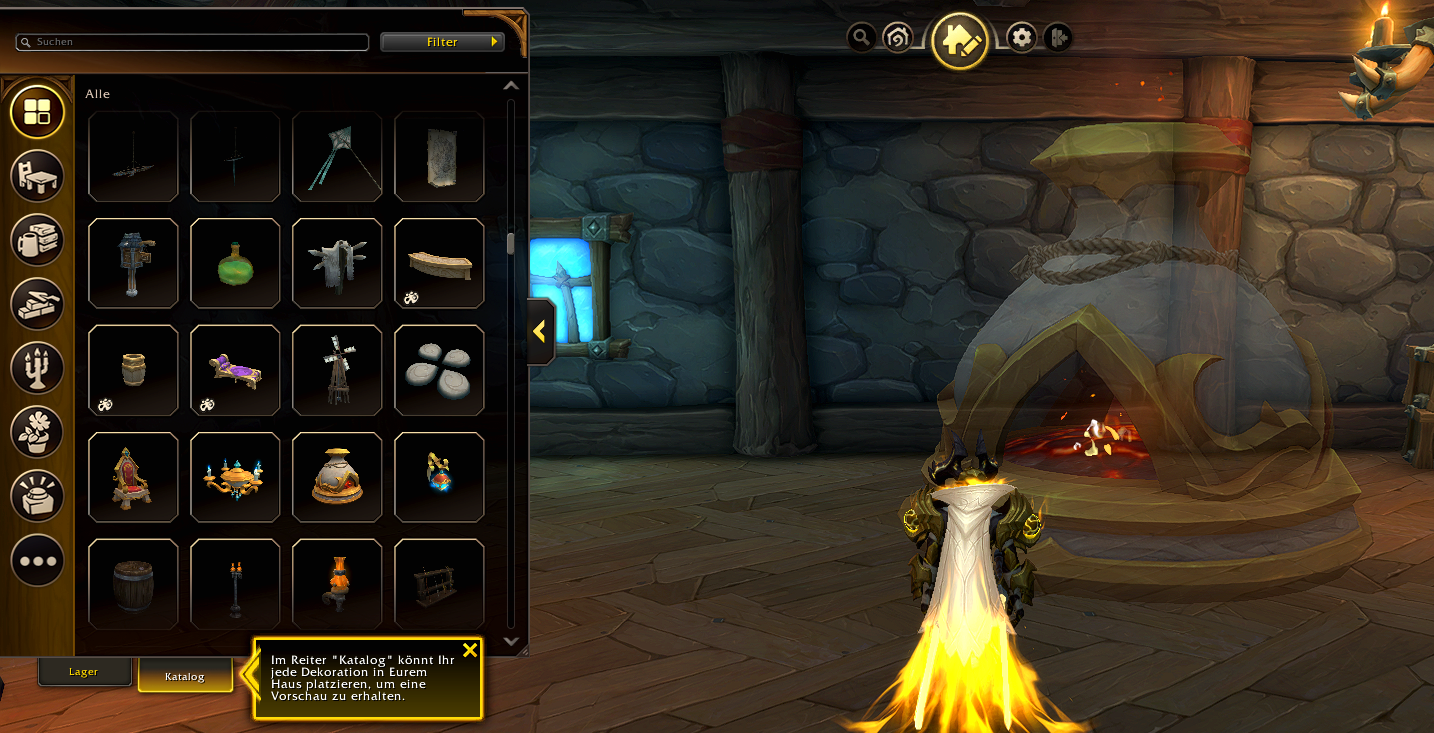Select the Alle category grid icon

click(38, 112)
